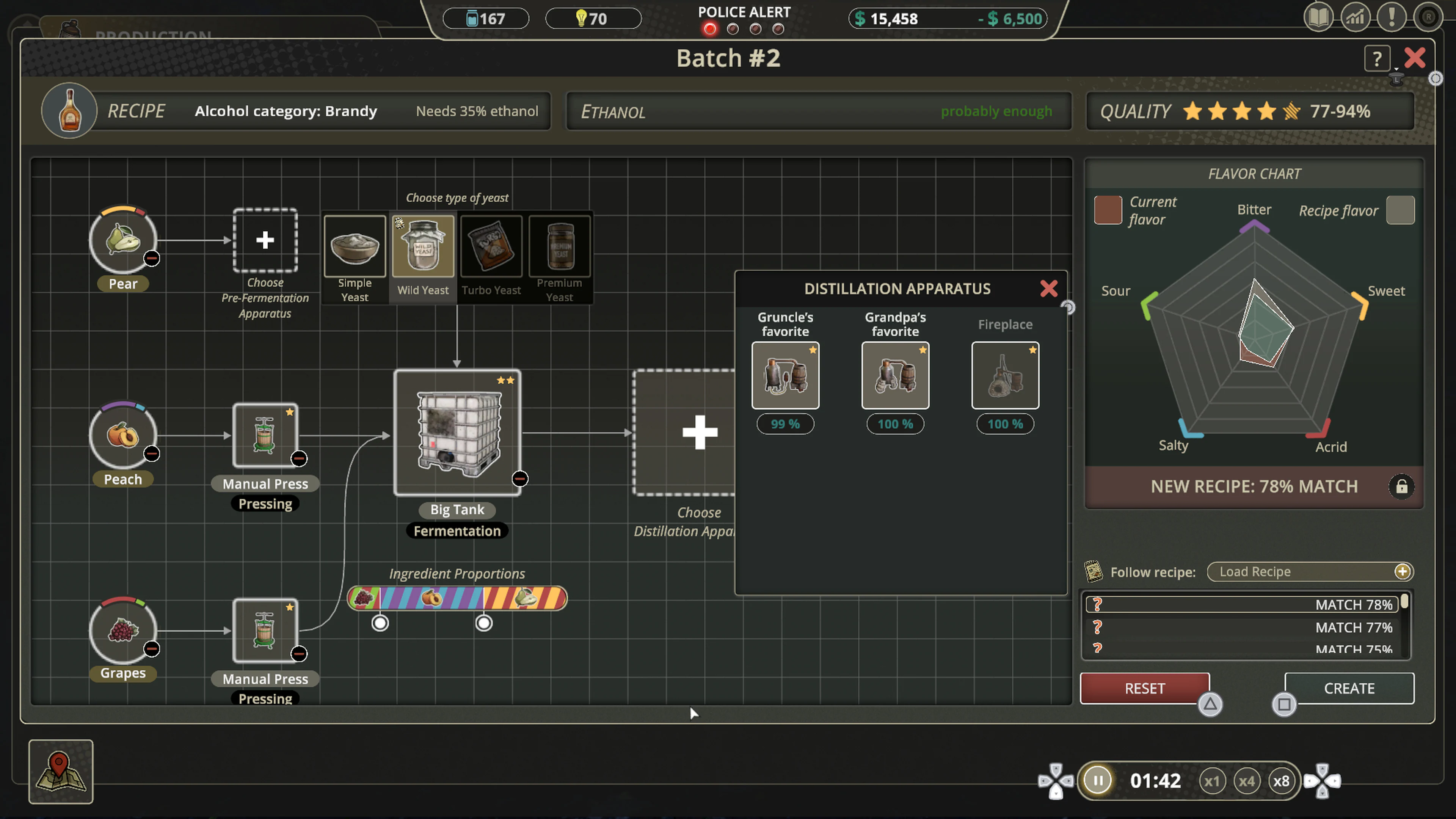
Task: Open the question mark help panel
Action: [1378, 58]
